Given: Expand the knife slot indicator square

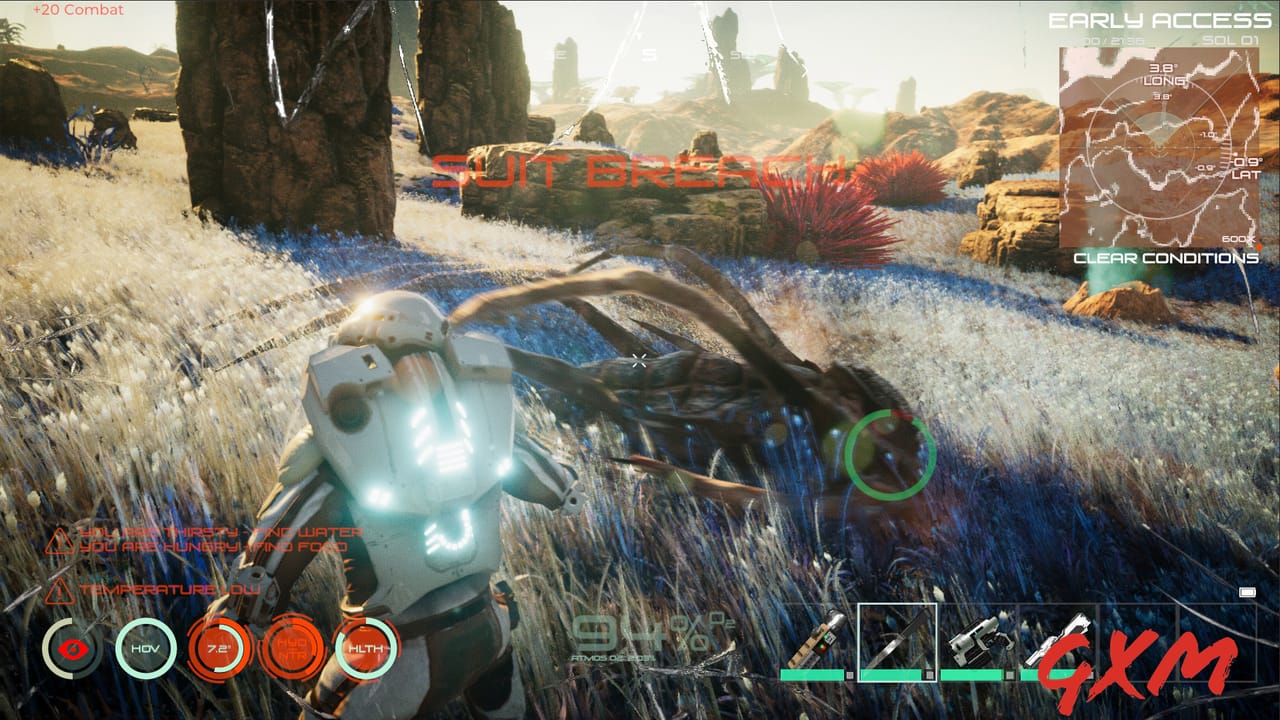Looking at the screenshot, I should [928, 674].
